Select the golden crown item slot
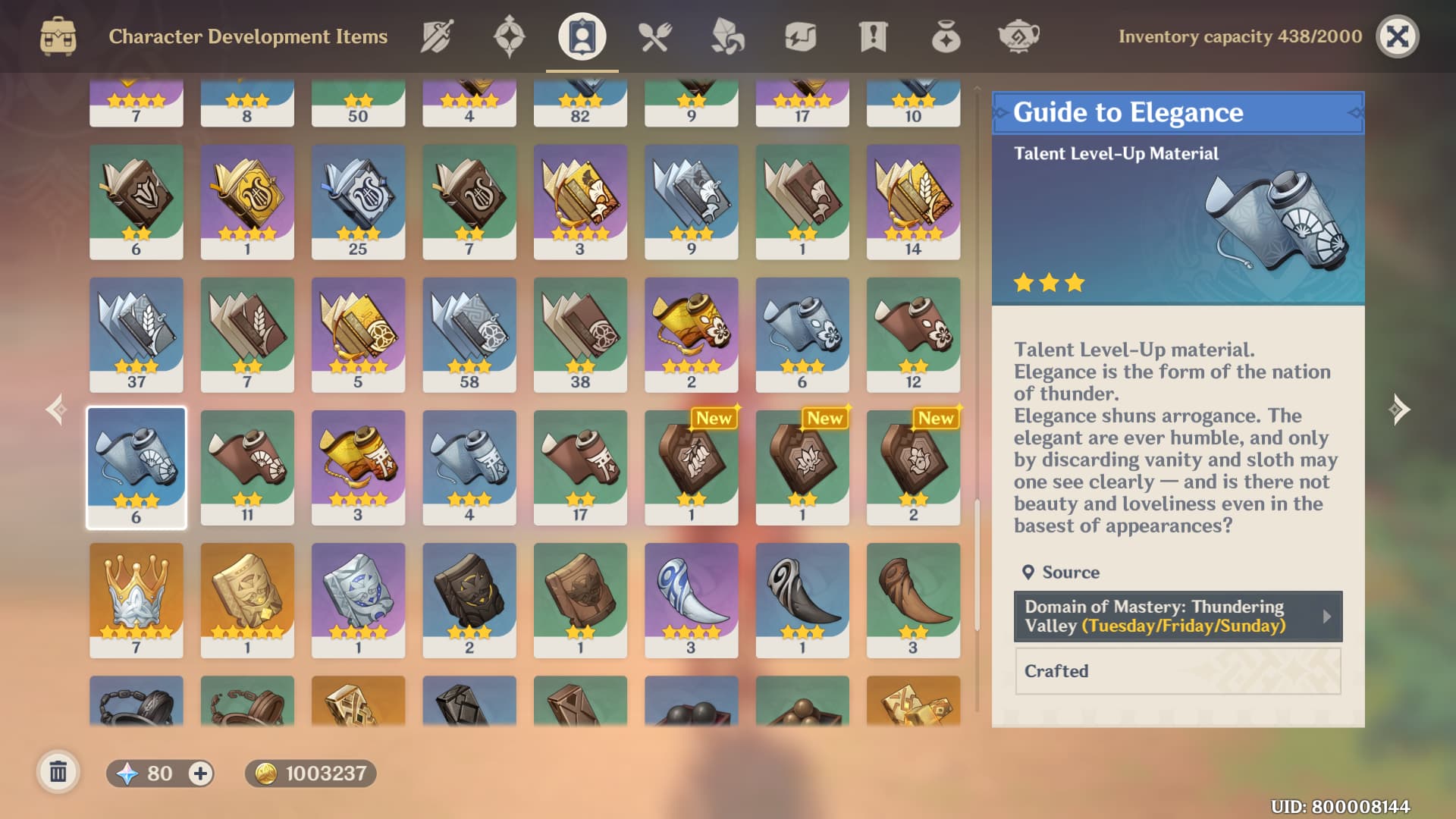This screenshot has width=1456, height=819. [x=136, y=599]
